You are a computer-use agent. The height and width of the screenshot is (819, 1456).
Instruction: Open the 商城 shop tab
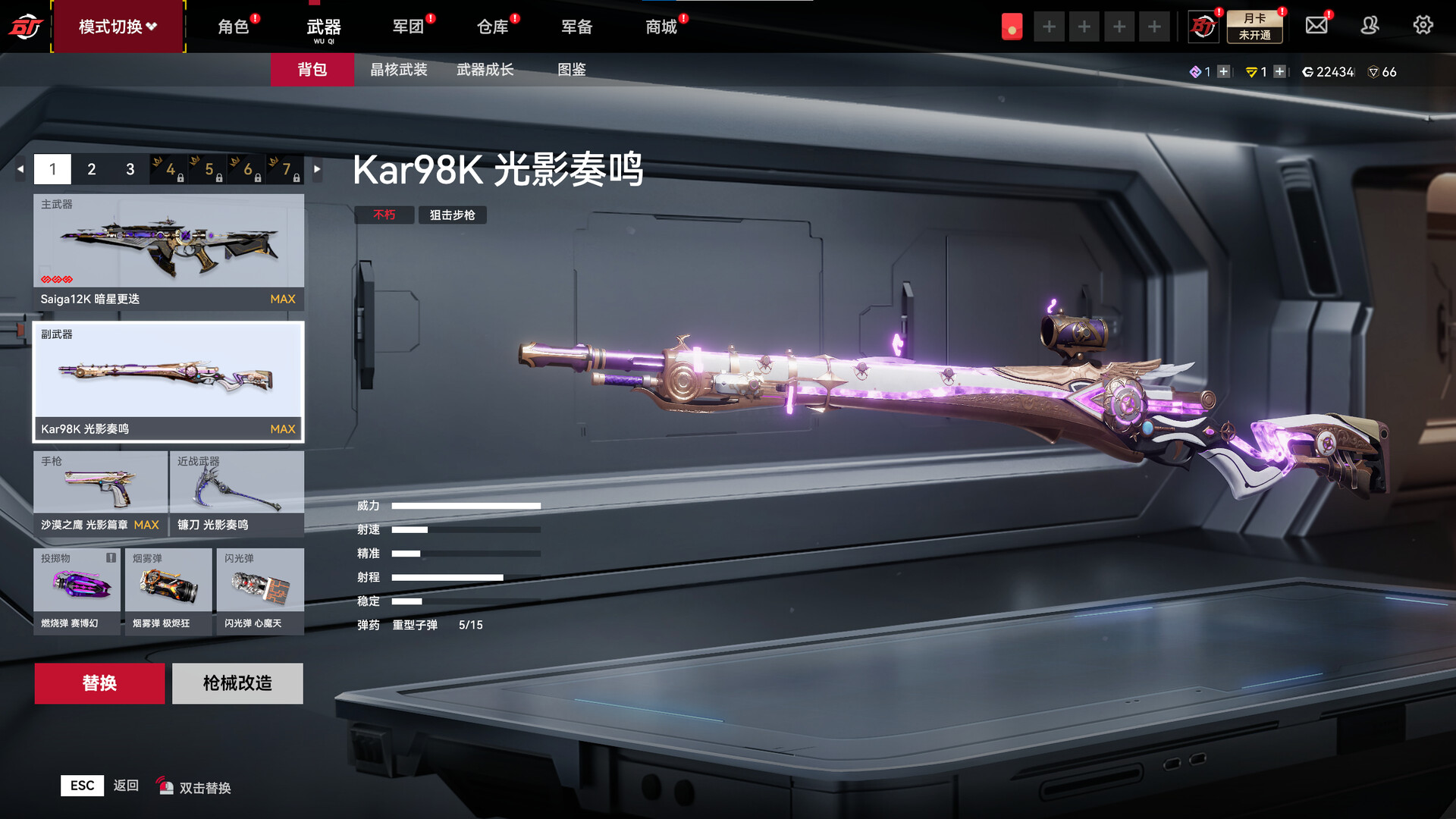[661, 27]
